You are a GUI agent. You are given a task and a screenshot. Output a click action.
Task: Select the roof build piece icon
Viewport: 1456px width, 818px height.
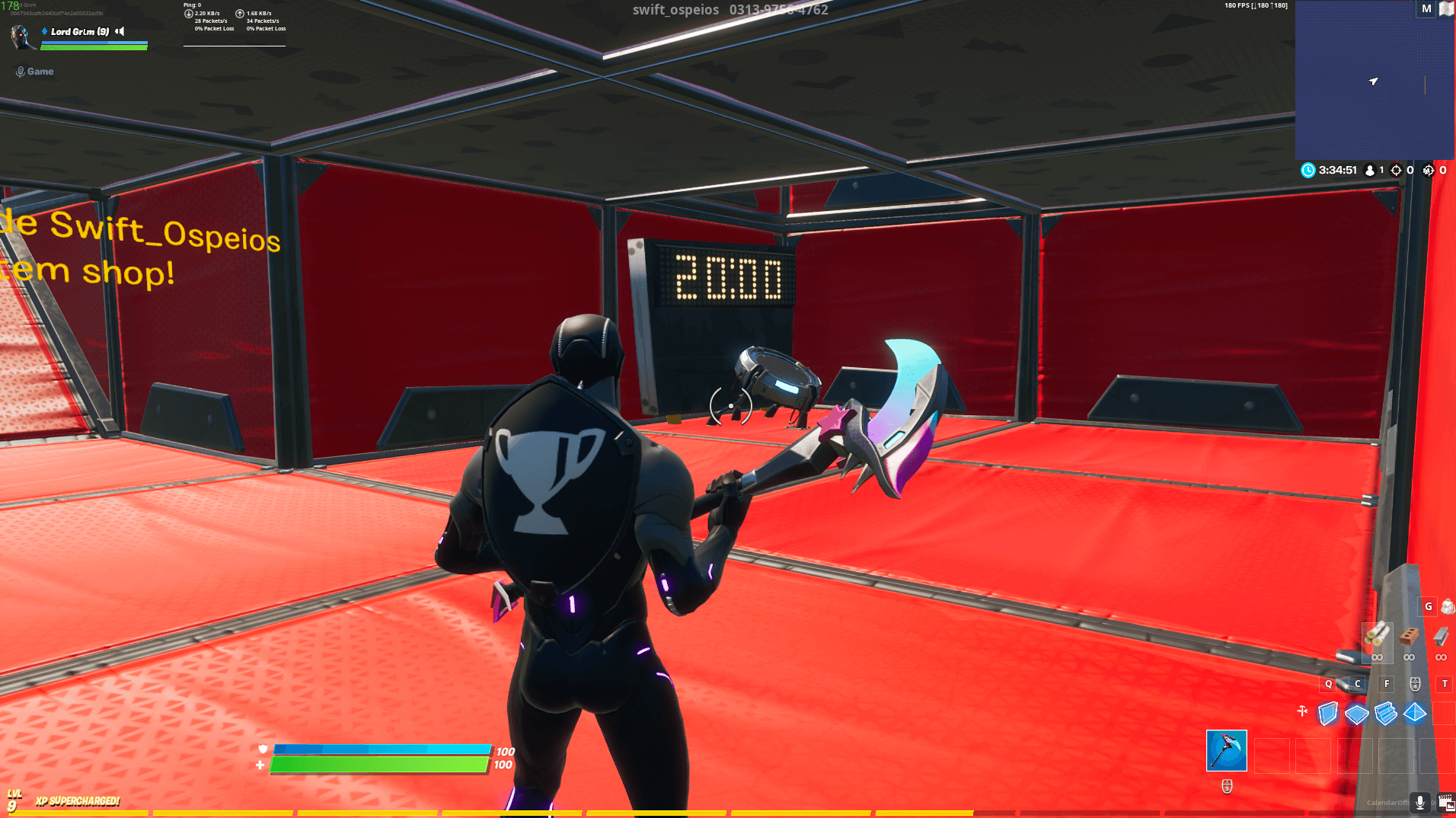[1414, 714]
